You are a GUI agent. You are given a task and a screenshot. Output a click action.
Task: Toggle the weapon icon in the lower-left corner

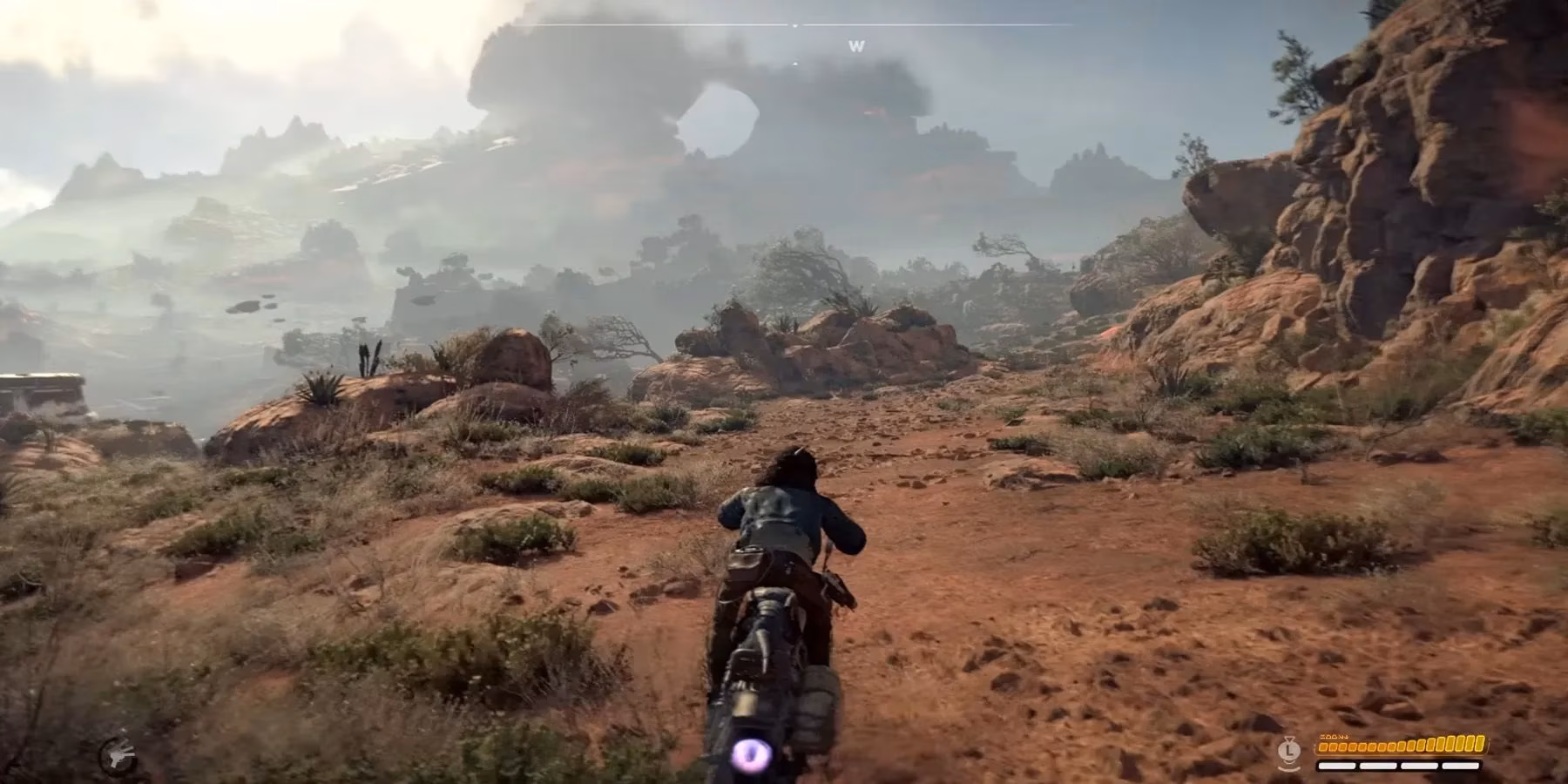tap(119, 753)
